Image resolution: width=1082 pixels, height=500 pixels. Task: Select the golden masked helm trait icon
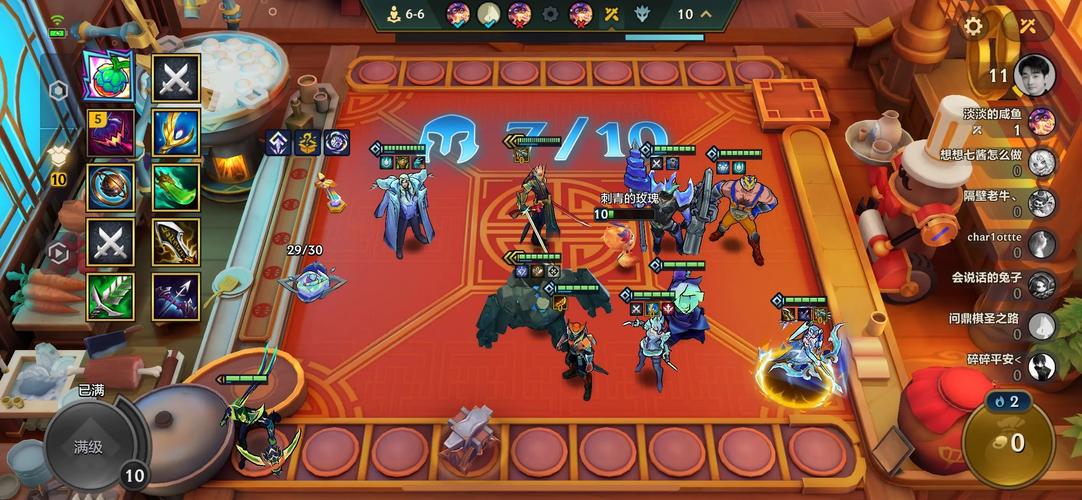(x=176, y=132)
